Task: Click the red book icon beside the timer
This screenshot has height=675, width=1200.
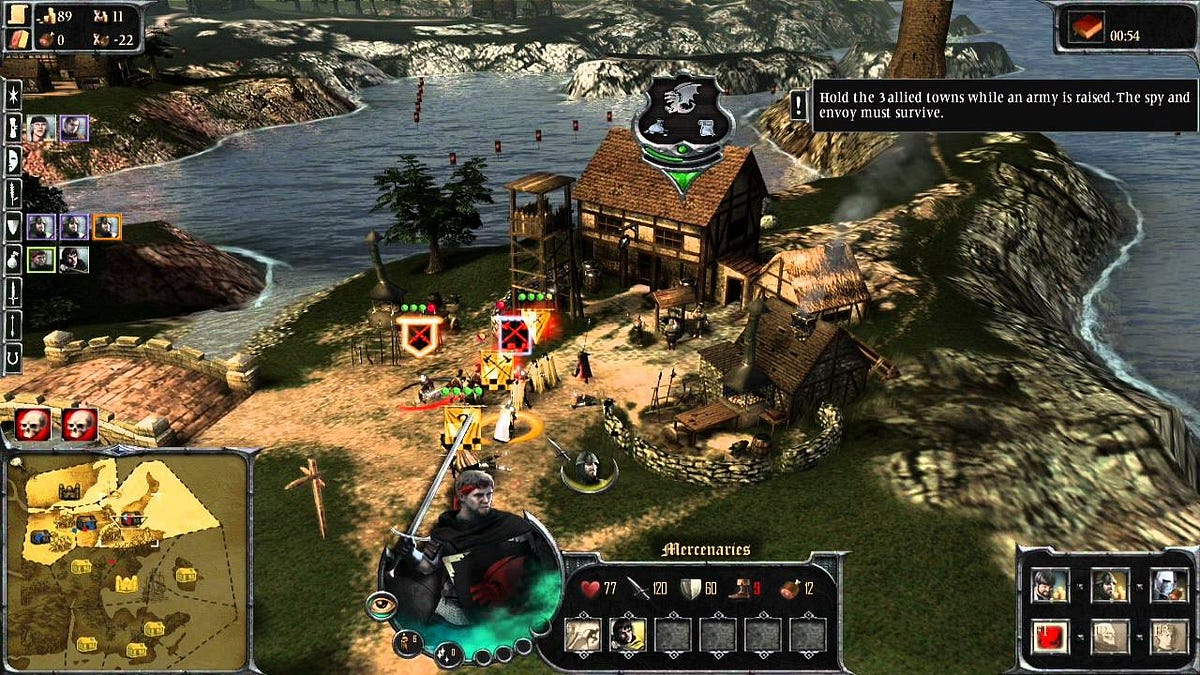Action: [1082, 31]
